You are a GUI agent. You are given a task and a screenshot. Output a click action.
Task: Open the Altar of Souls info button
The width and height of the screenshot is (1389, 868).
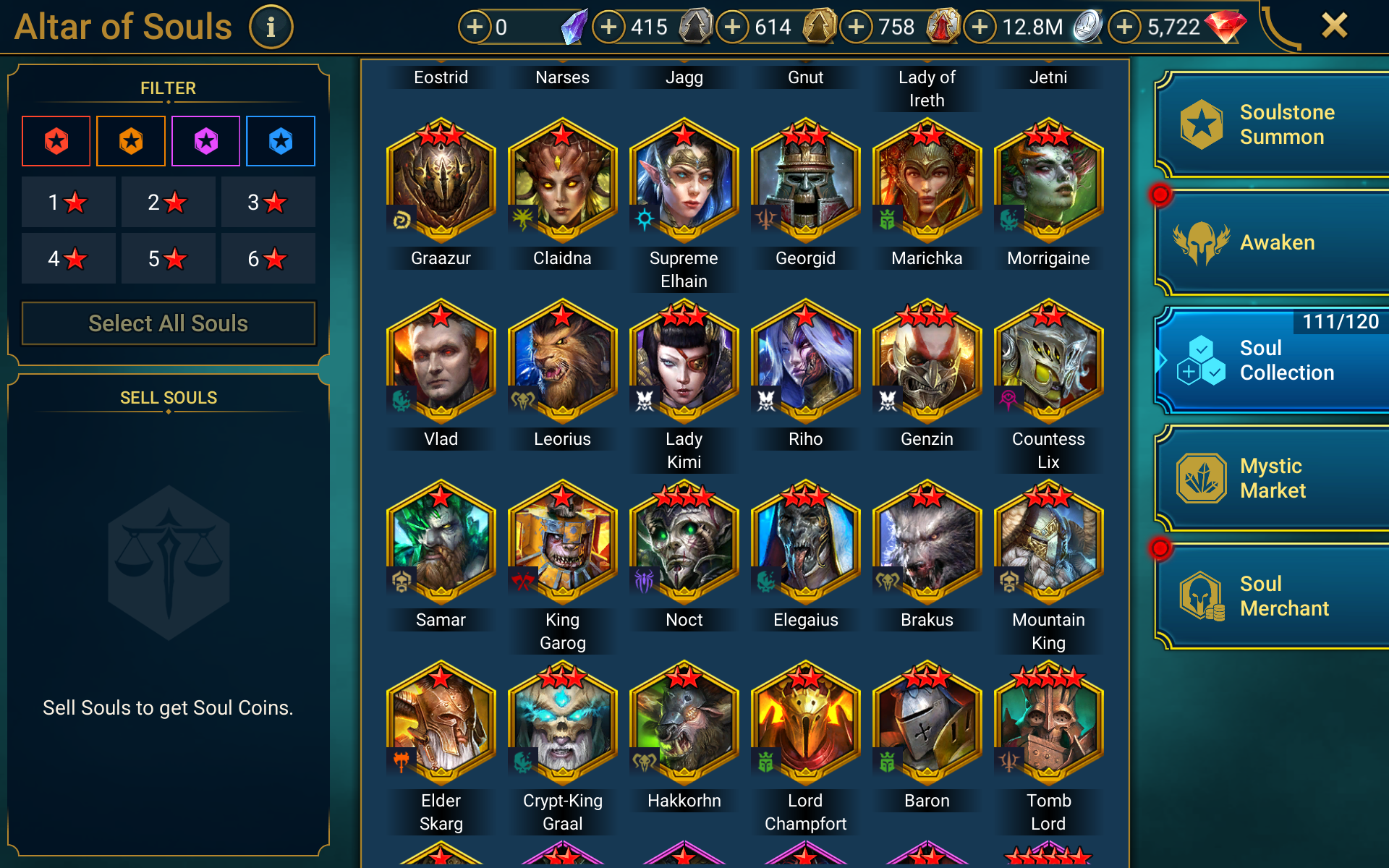click(x=271, y=27)
